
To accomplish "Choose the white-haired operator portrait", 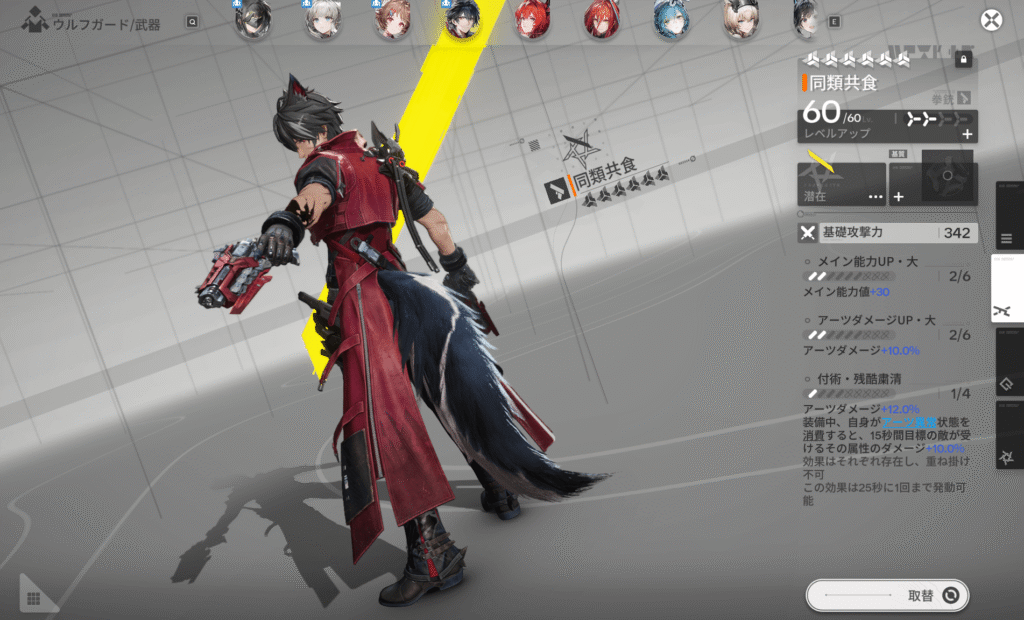I will click(x=322, y=20).
